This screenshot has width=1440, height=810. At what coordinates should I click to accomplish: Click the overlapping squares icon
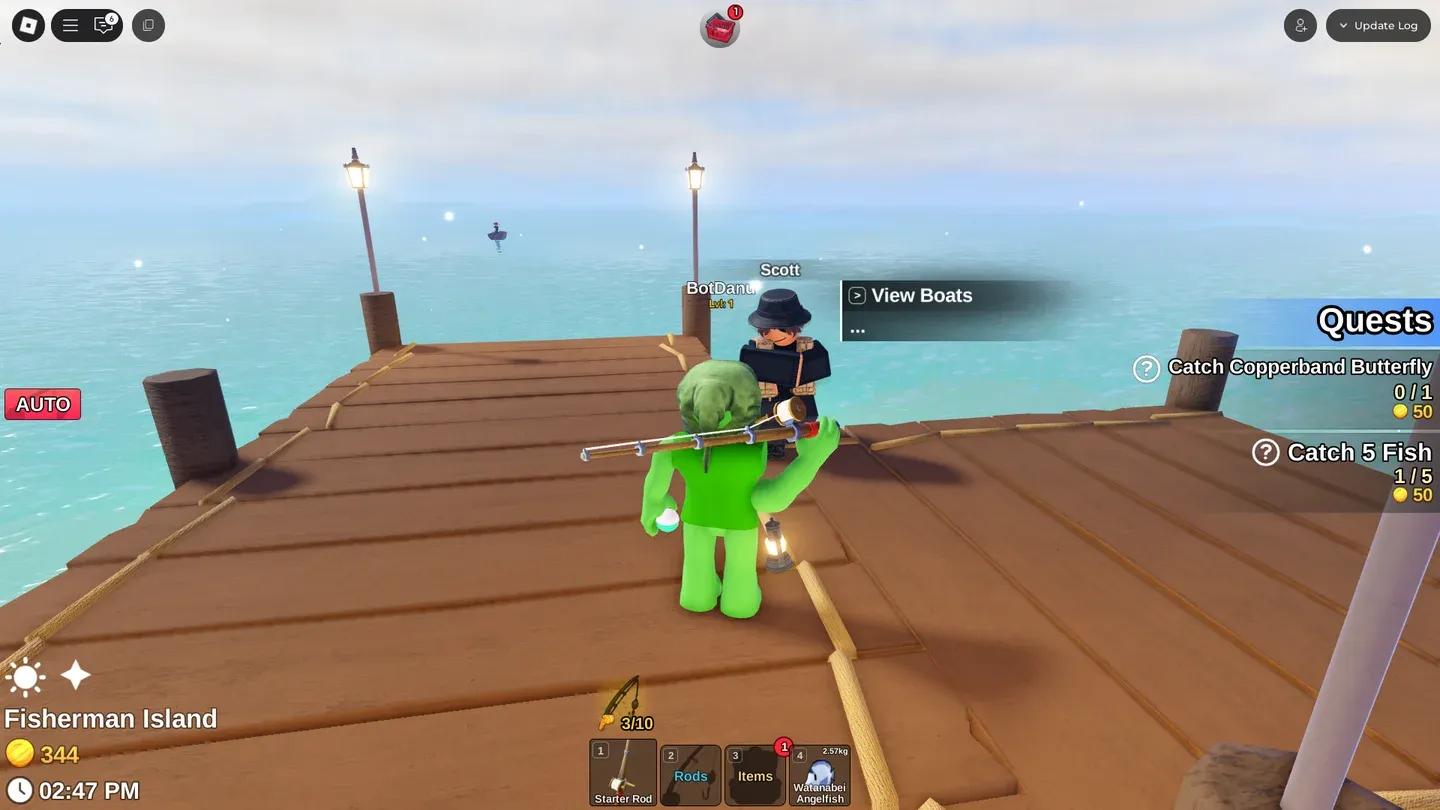[x=148, y=26]
